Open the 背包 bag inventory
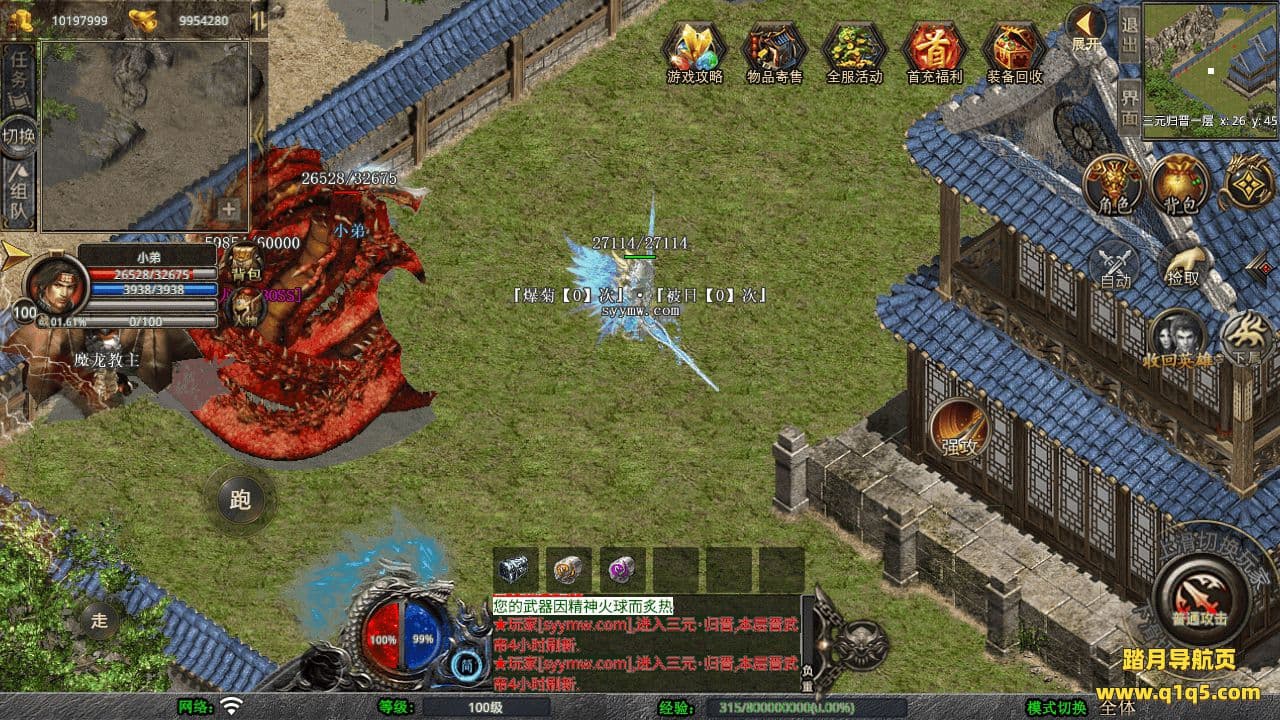1280x720 pixels. click(1180, 184)
